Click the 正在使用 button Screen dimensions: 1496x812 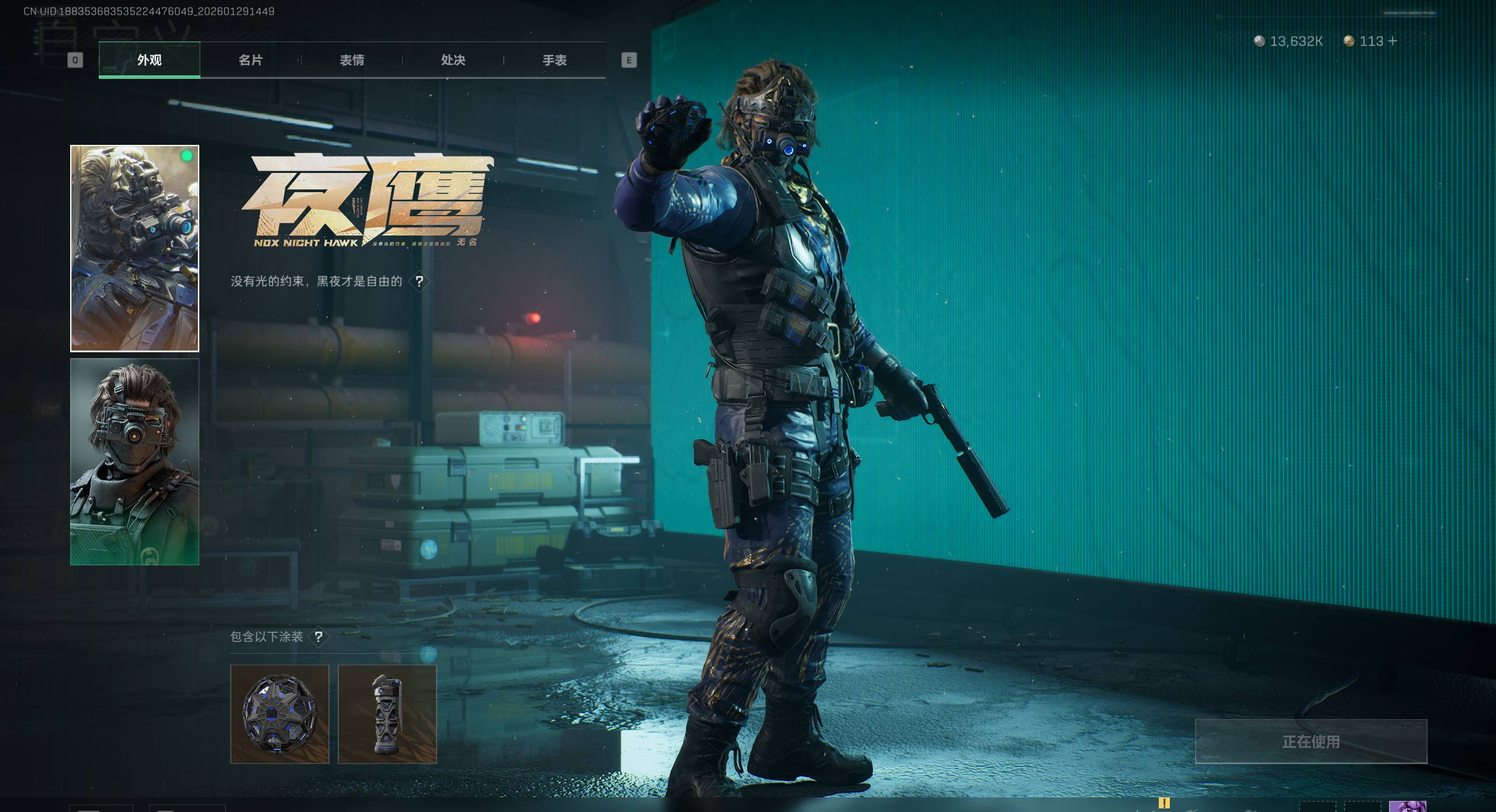point(1311,741)
